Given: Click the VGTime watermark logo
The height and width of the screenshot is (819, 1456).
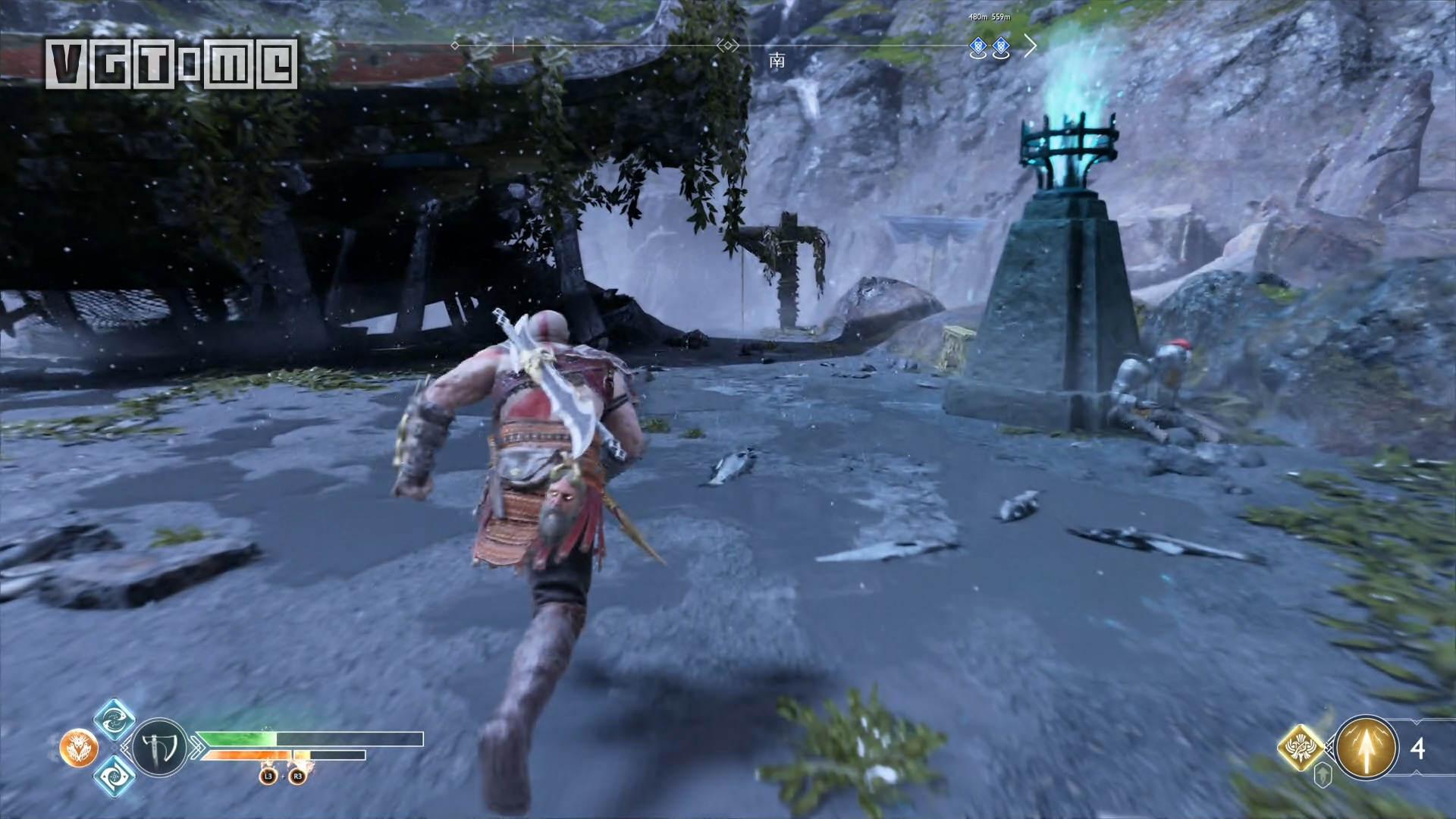Looking at the screenshot, I should click(x=171, y=64).
